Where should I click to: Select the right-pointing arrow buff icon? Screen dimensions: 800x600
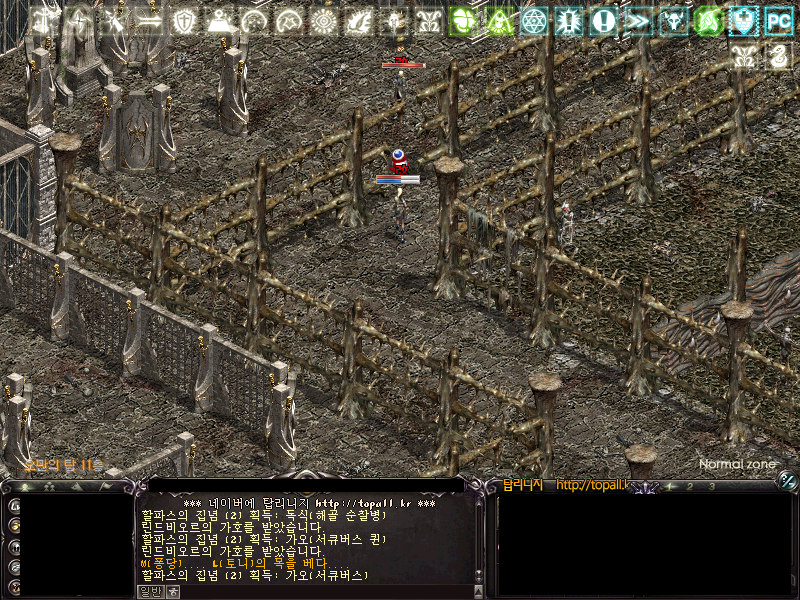click(149, 21)
